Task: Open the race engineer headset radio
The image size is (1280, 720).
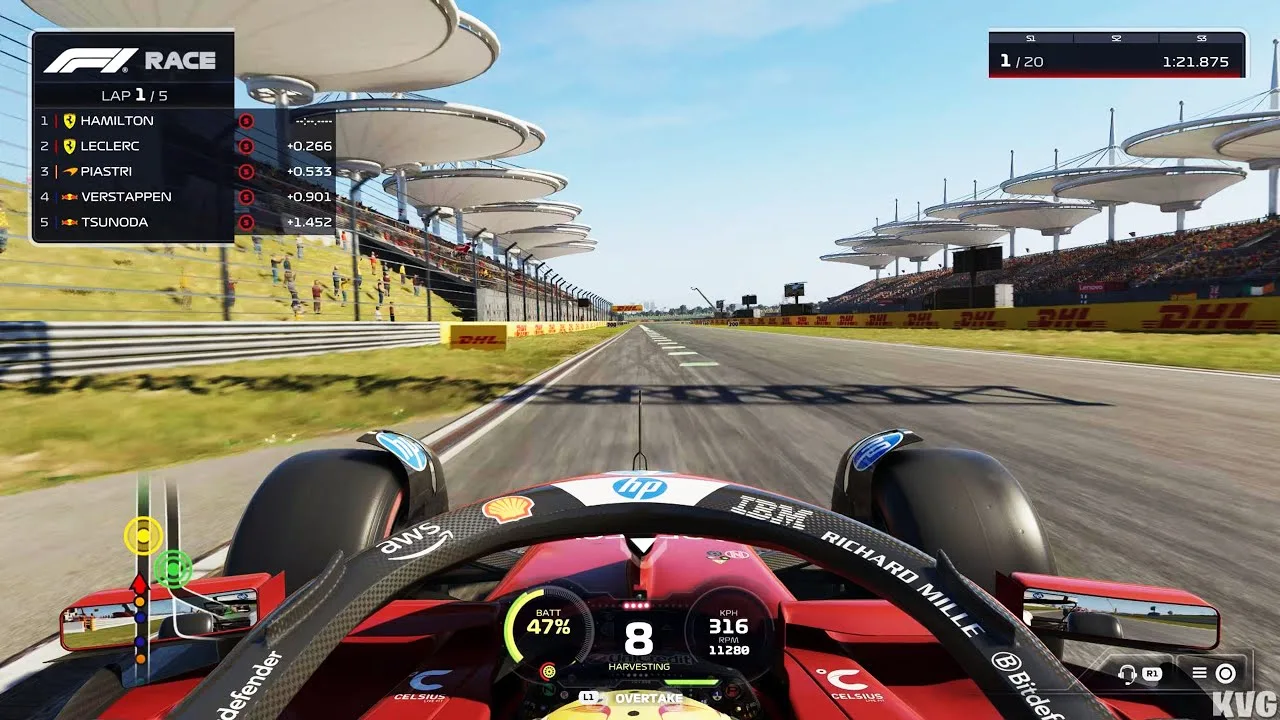Action: click(1129, 673)
